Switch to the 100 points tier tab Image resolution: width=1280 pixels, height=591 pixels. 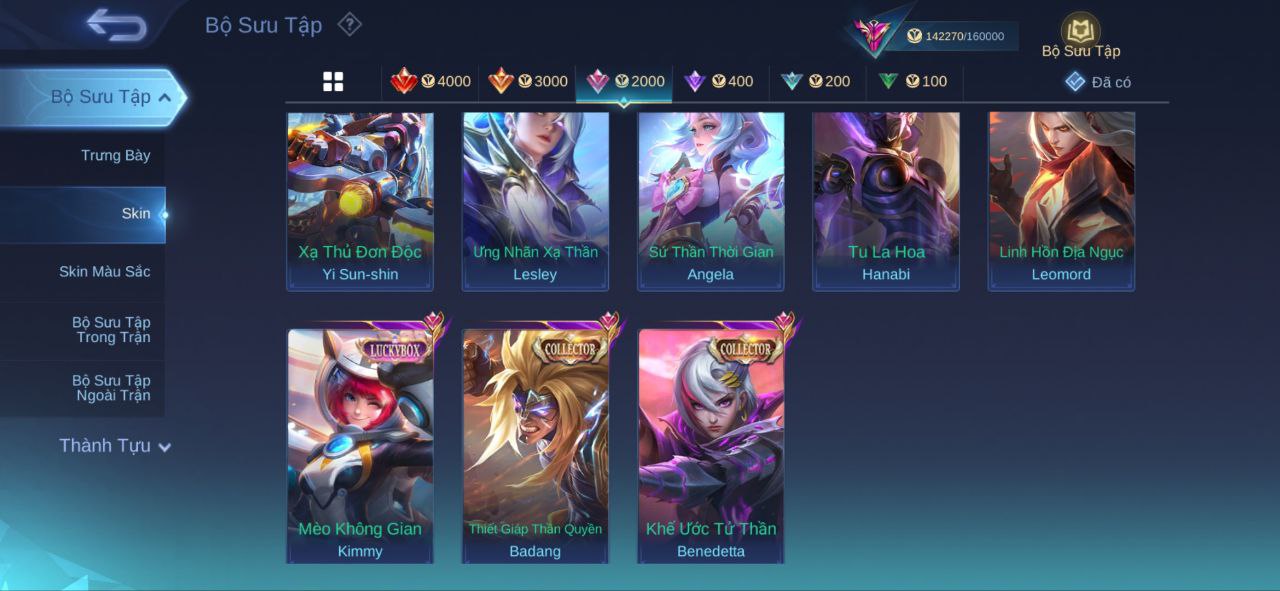tap(913, 82)
